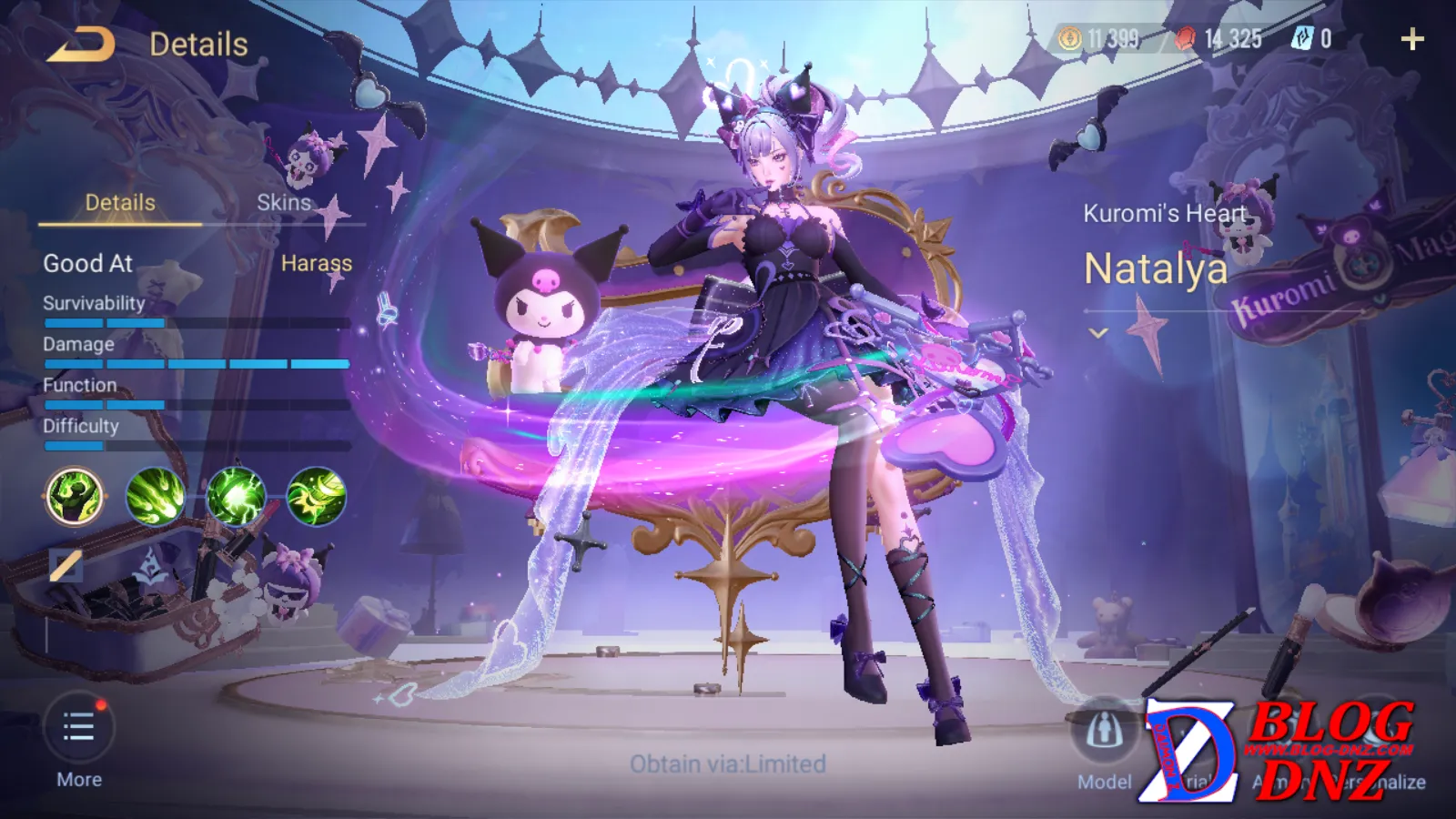This screenshot has height=819, width=1456.
Task: Select the green lightning orb skill icon
Action: point(236,496)
